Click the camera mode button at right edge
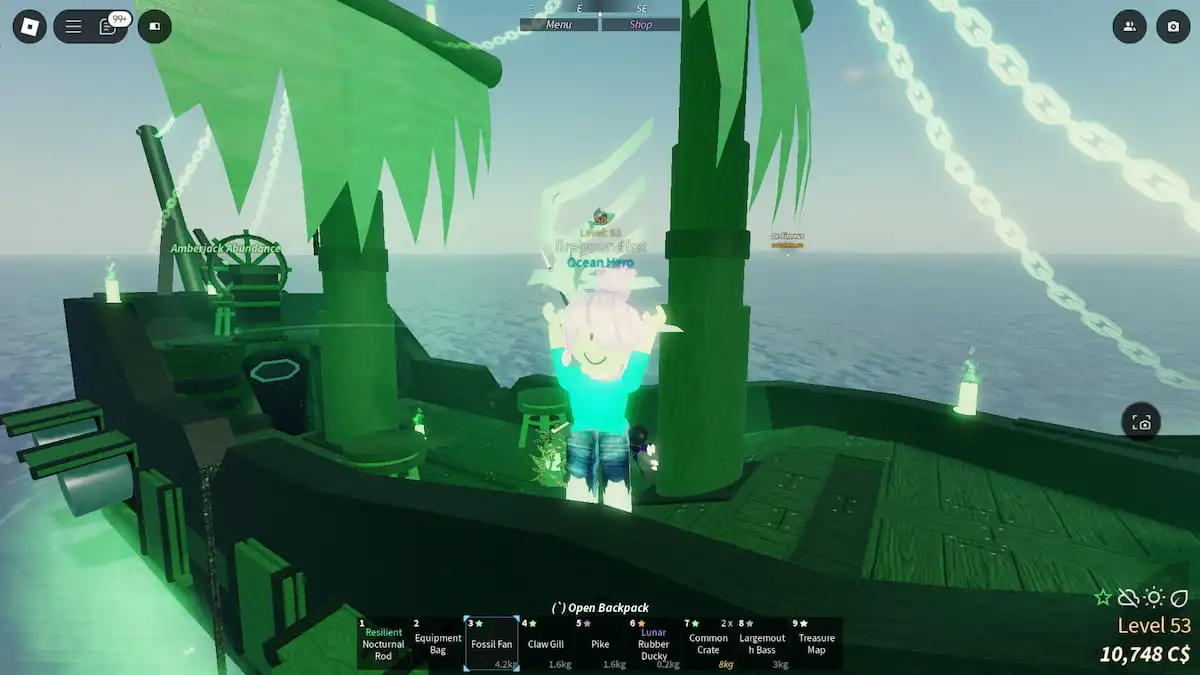Viewport: 1200px width, 675px height. (1141, 422)
